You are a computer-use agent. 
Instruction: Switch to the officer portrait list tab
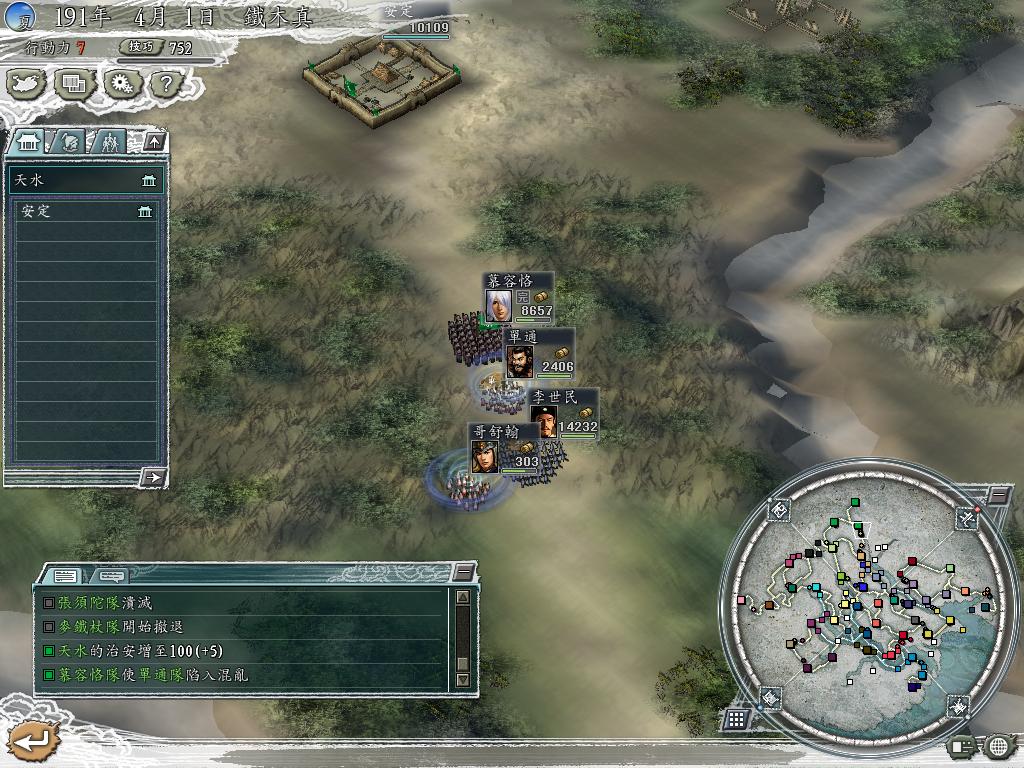coord(68,141)
